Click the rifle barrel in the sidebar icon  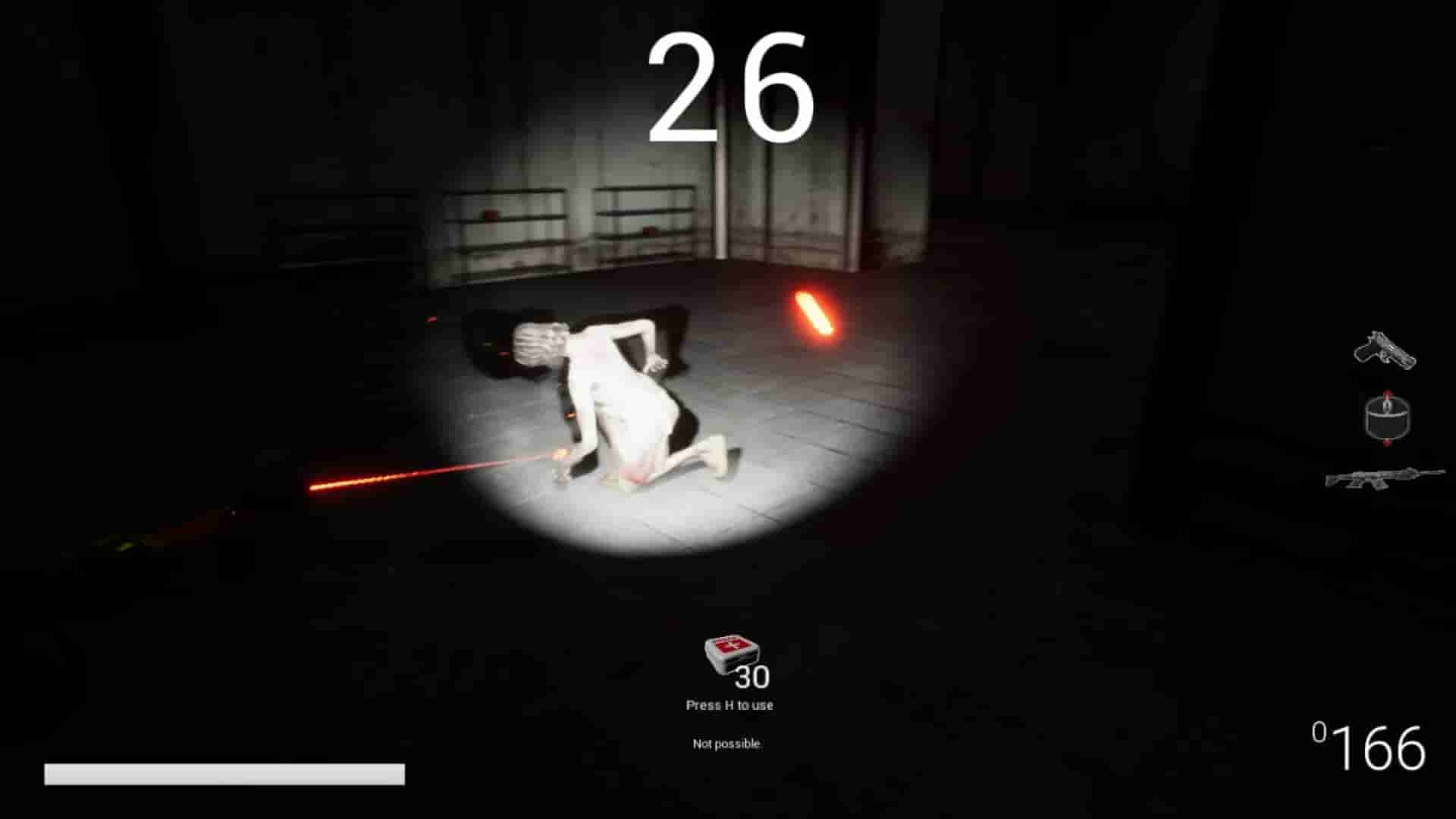(1432, 472)
